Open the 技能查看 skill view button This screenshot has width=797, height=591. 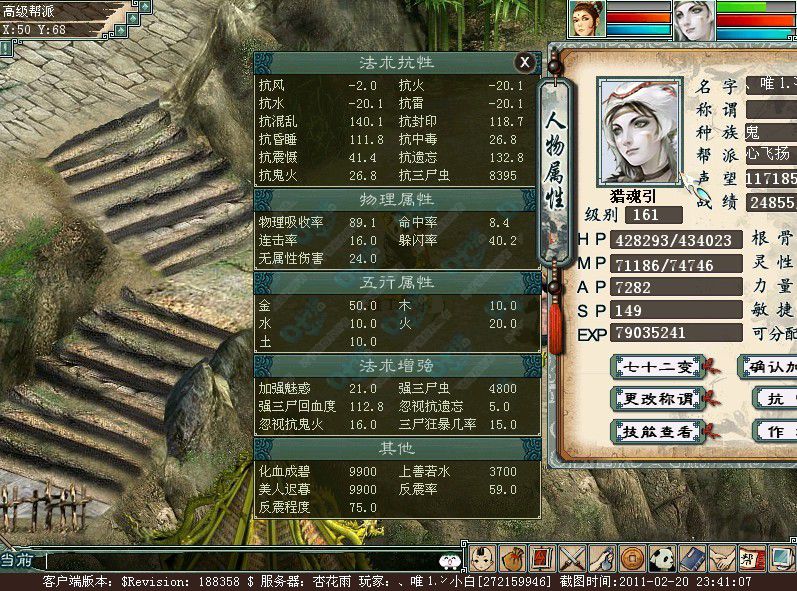[x=656, y=432]
